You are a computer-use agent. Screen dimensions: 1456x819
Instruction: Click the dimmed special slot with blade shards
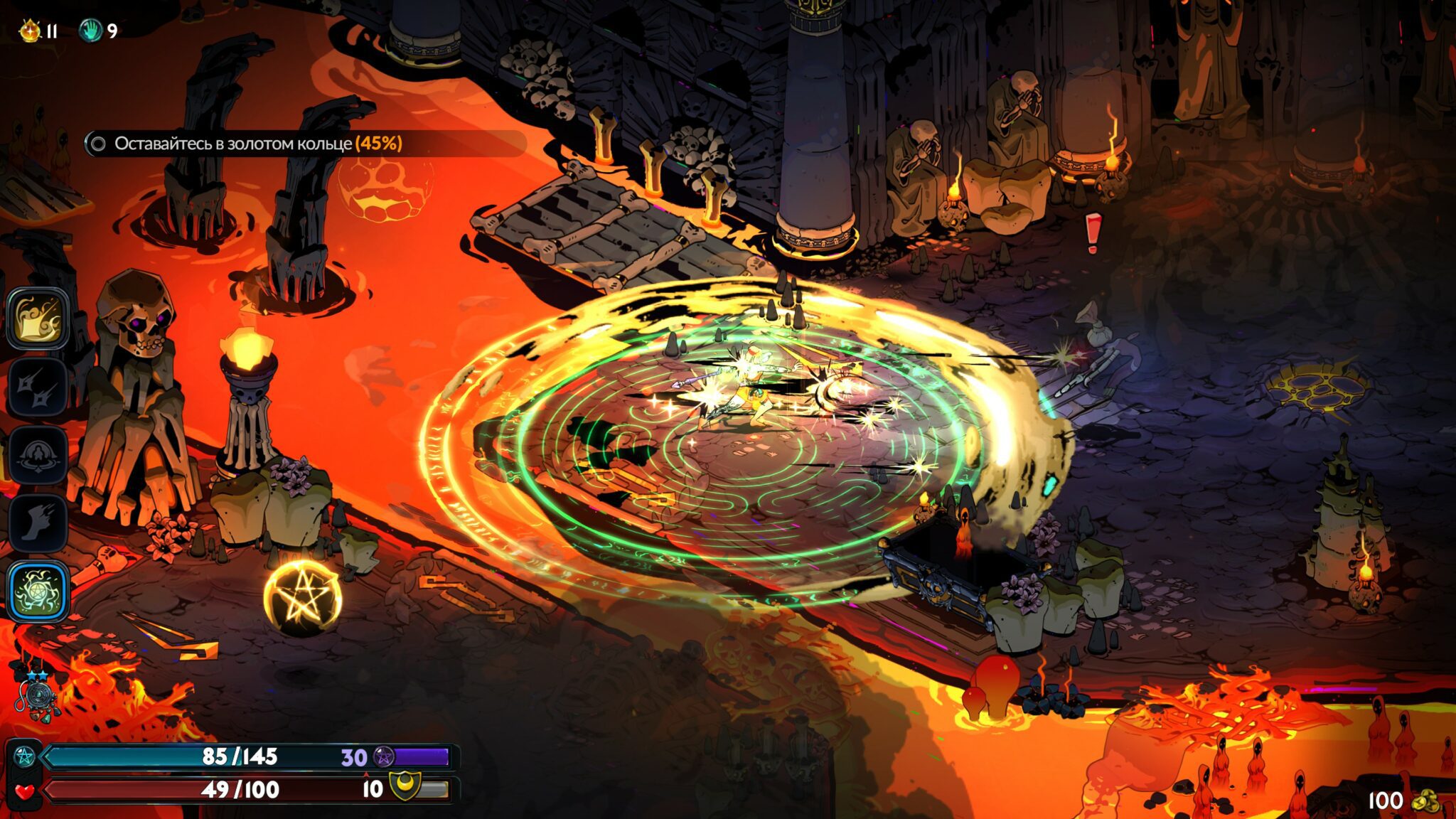[38, 387]
